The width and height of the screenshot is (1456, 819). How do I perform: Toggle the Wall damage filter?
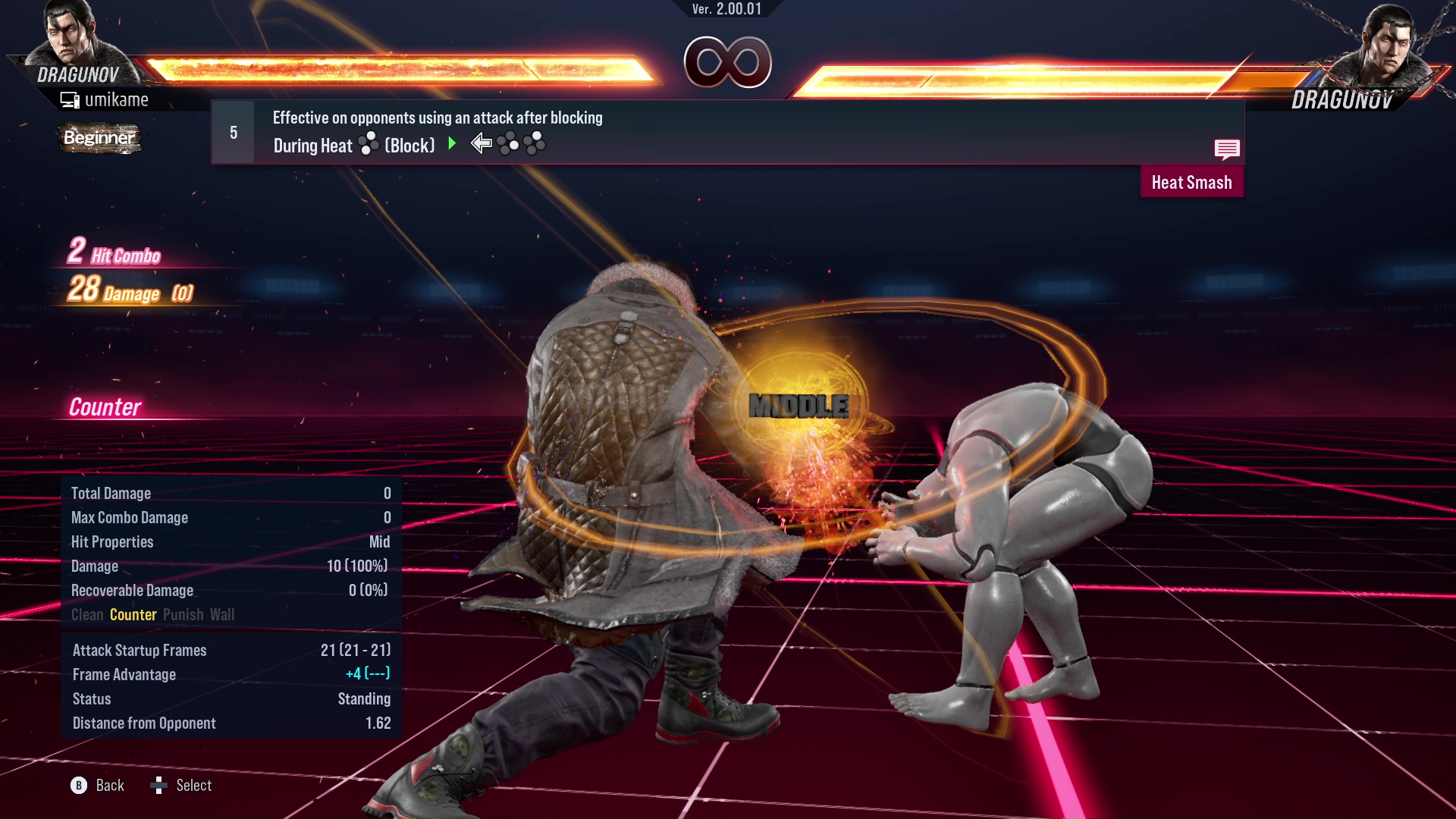point(224,615)
